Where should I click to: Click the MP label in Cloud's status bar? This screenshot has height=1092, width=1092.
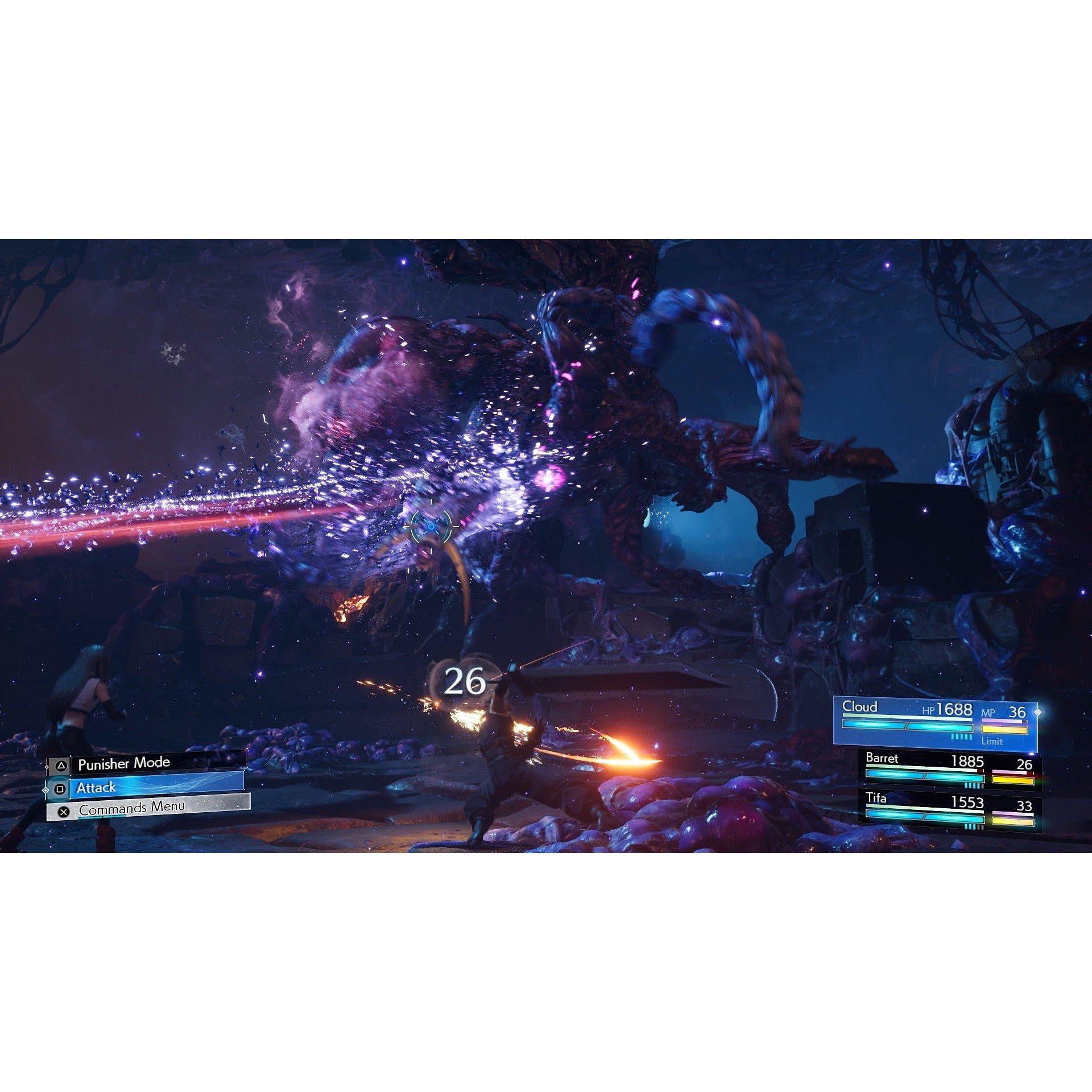pos(987,712)
